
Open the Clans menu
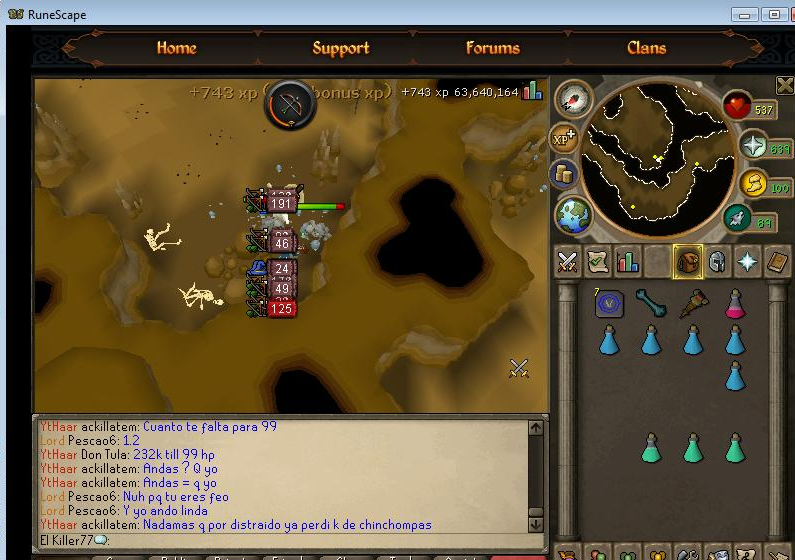tap(646, 48)
